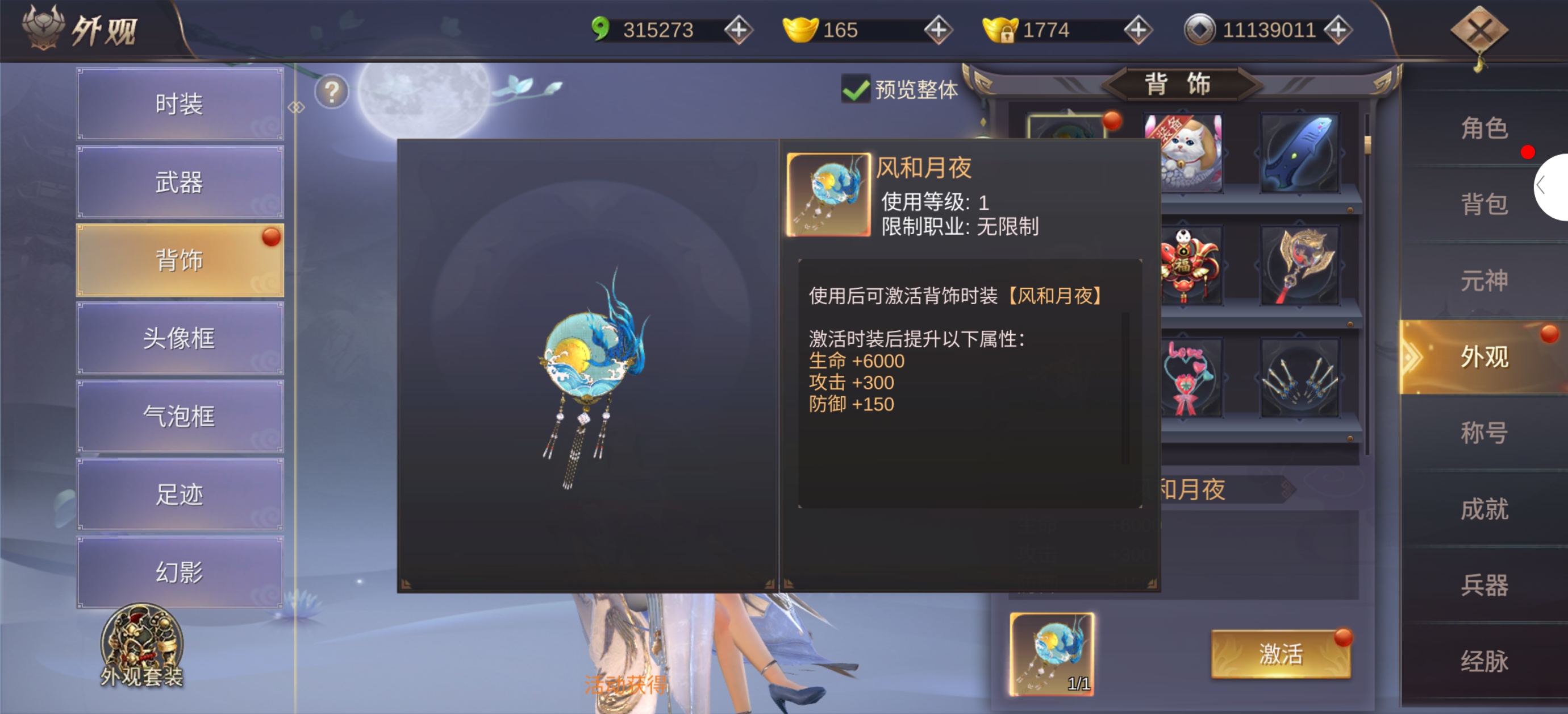Open the 背包 backpack menu
This screenshot has width=1568, height=714.
pos(1484,204)
